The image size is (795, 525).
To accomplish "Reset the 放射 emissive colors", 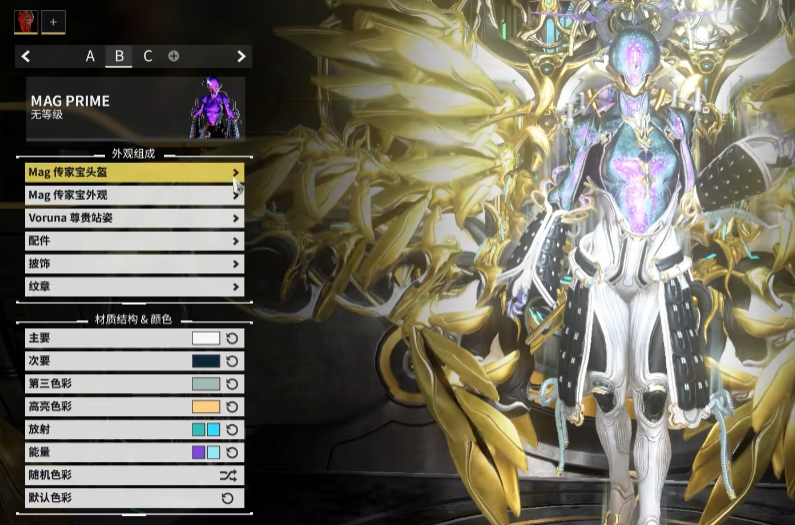I will point(232,430).
